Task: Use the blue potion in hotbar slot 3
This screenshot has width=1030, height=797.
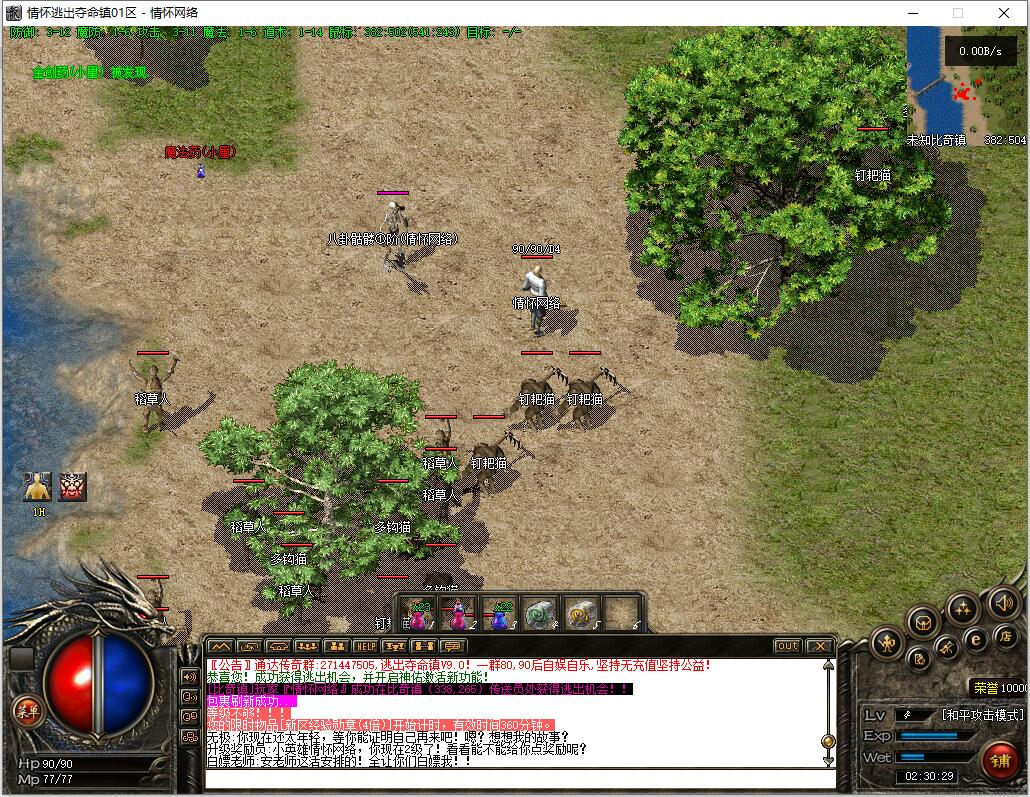Action: pyautogui.click(x=500, y=614)
